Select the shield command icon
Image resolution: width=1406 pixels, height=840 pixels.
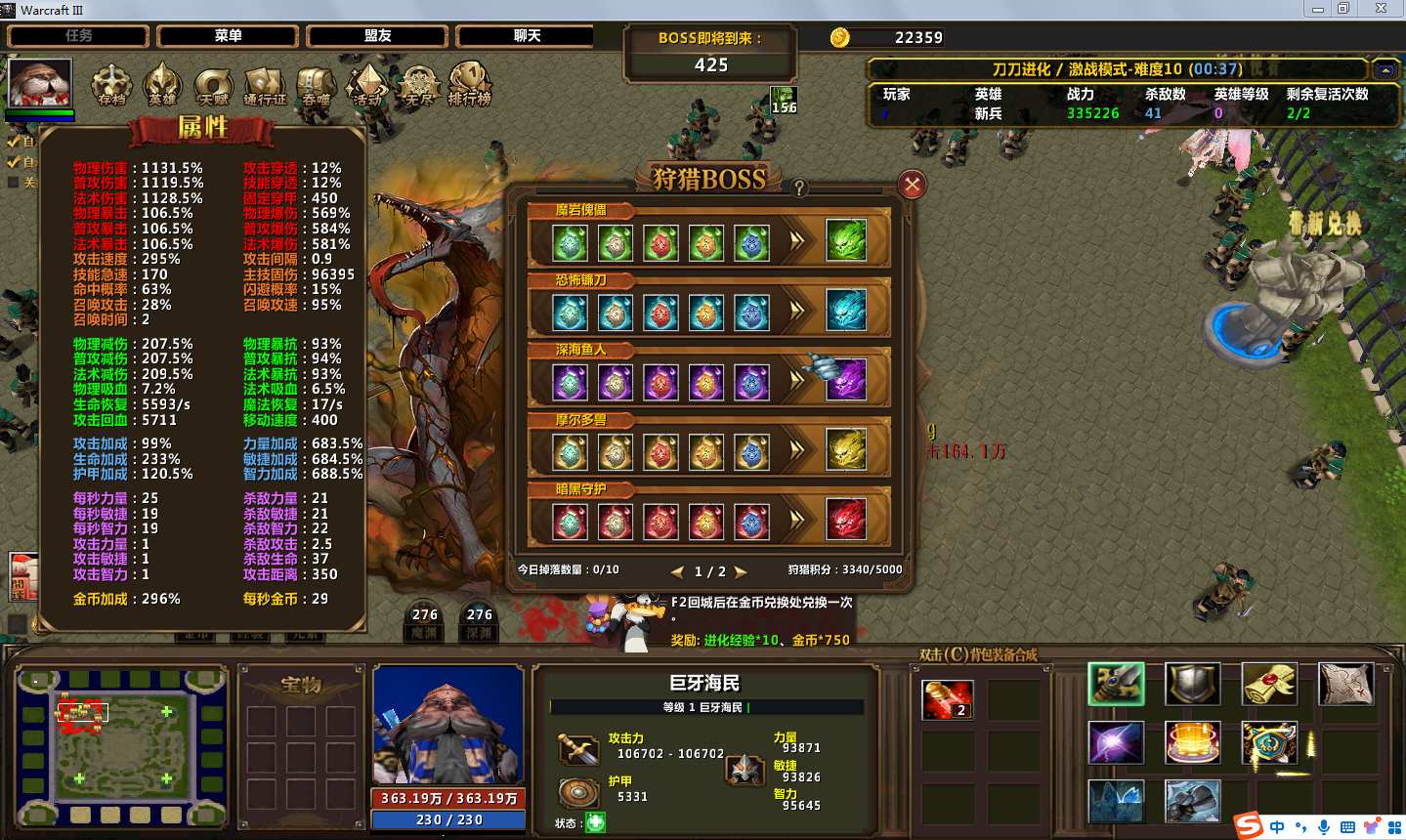[1192, 684]
